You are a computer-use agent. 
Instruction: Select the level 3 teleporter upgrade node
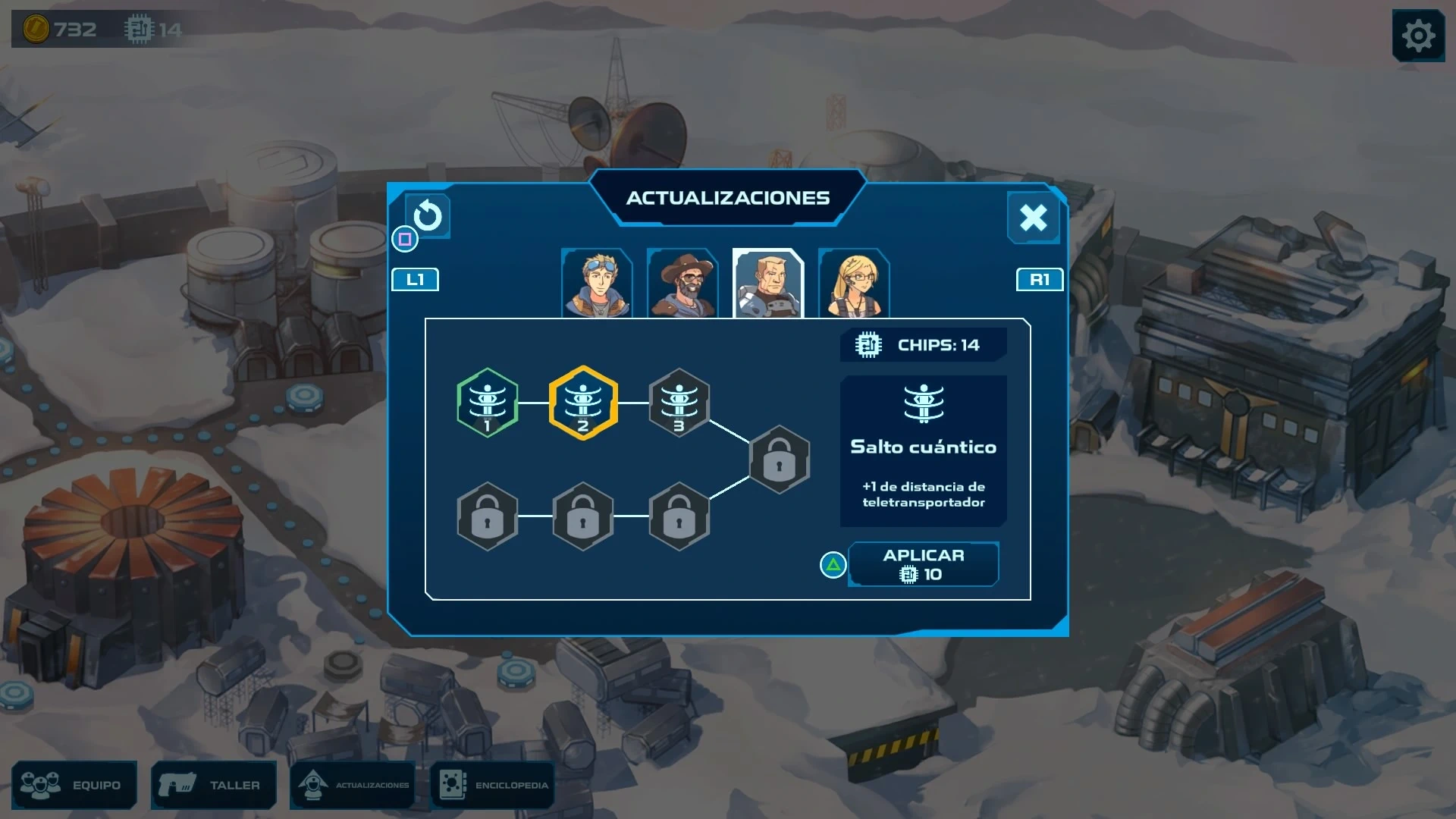679,403
